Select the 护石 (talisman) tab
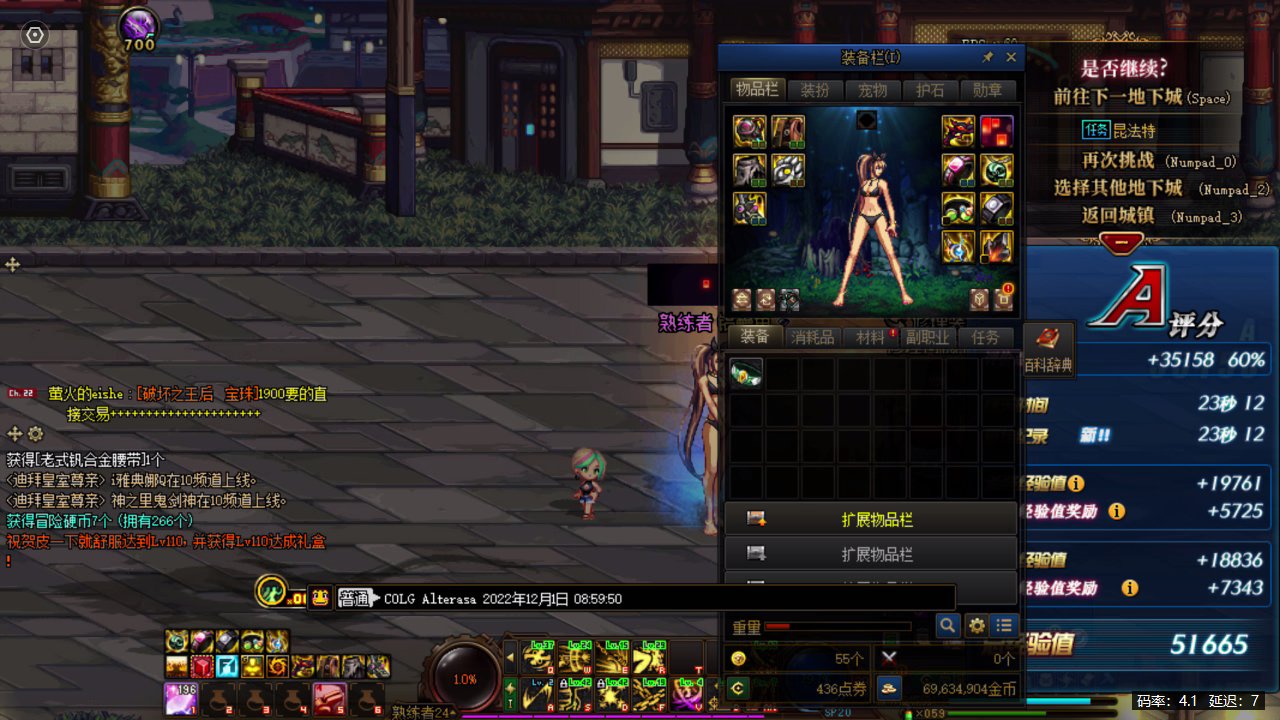The image size is (1280, 720). [x=930, y=90]
